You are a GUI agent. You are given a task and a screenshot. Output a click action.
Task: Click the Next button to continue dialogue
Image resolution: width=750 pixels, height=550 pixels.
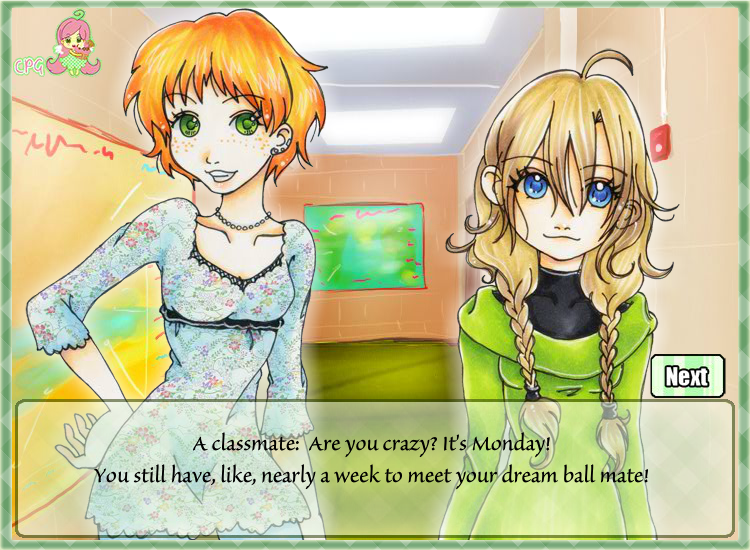(x=686, y=376)
